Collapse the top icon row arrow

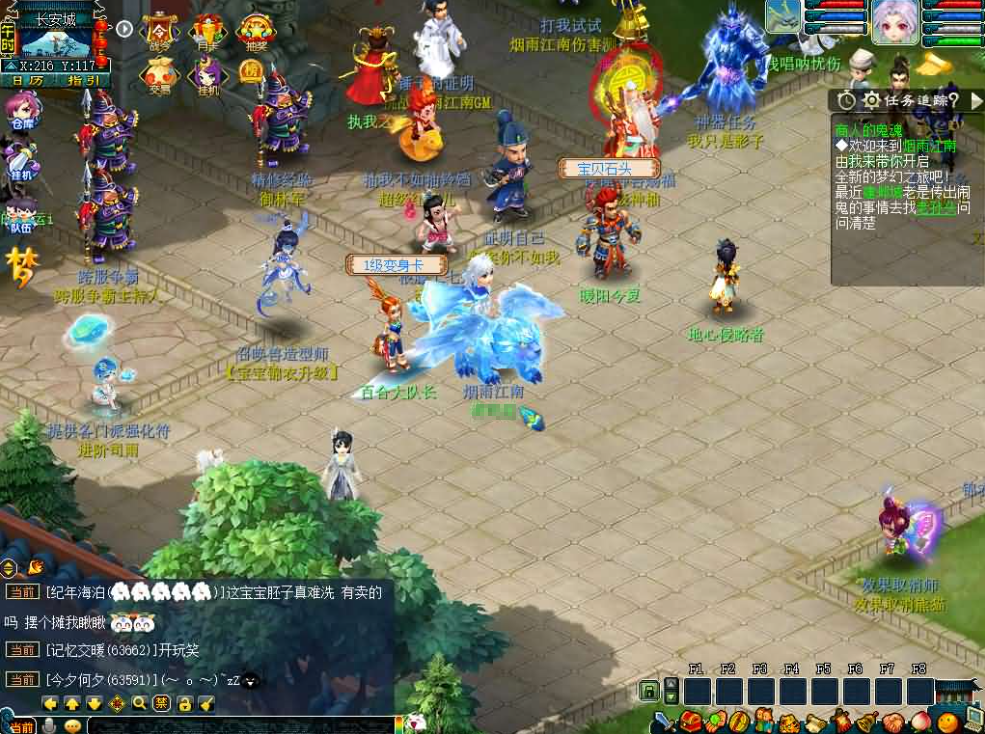[124, 28]
